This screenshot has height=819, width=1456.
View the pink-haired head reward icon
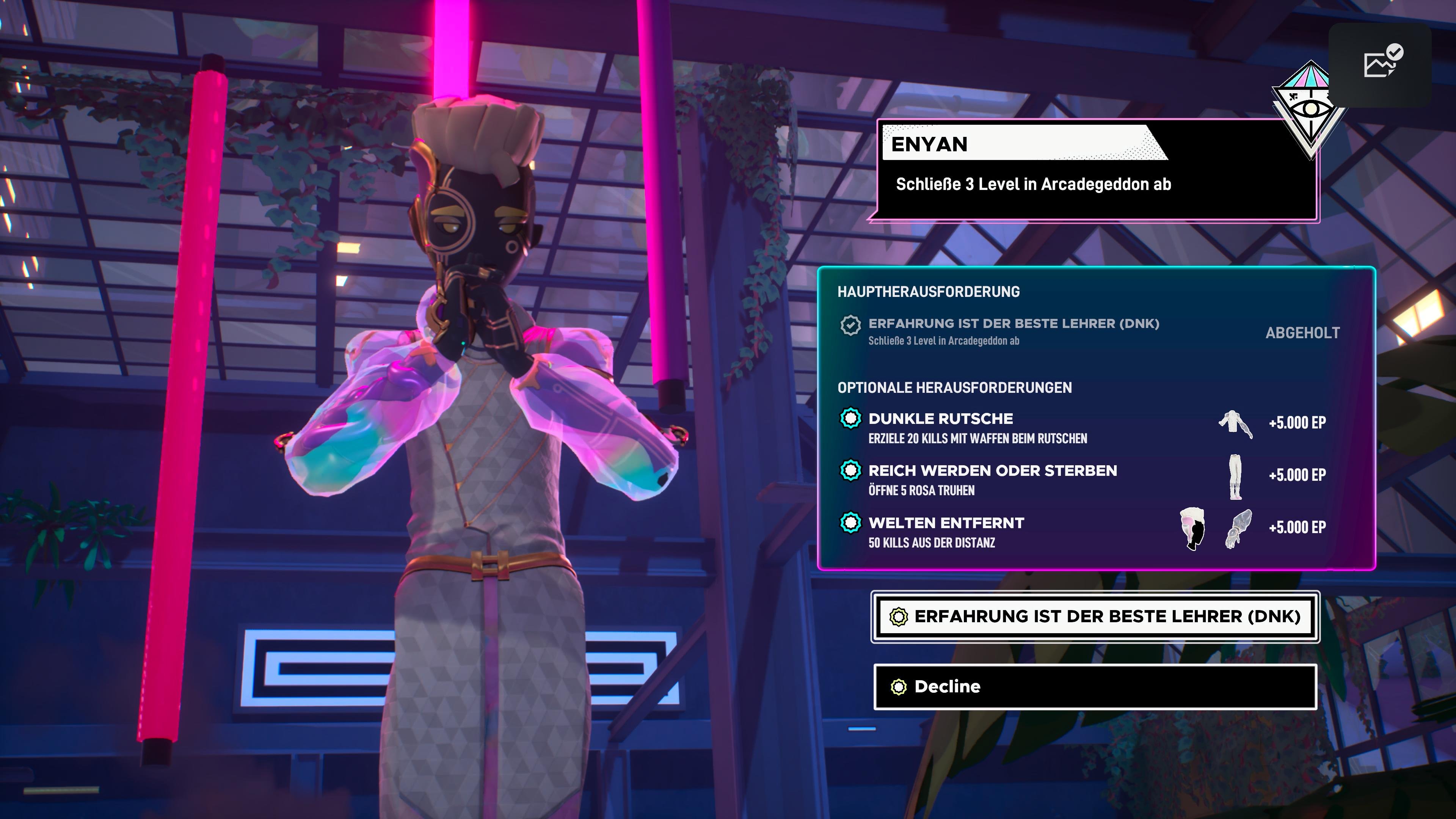click(x=1192, y=529)
